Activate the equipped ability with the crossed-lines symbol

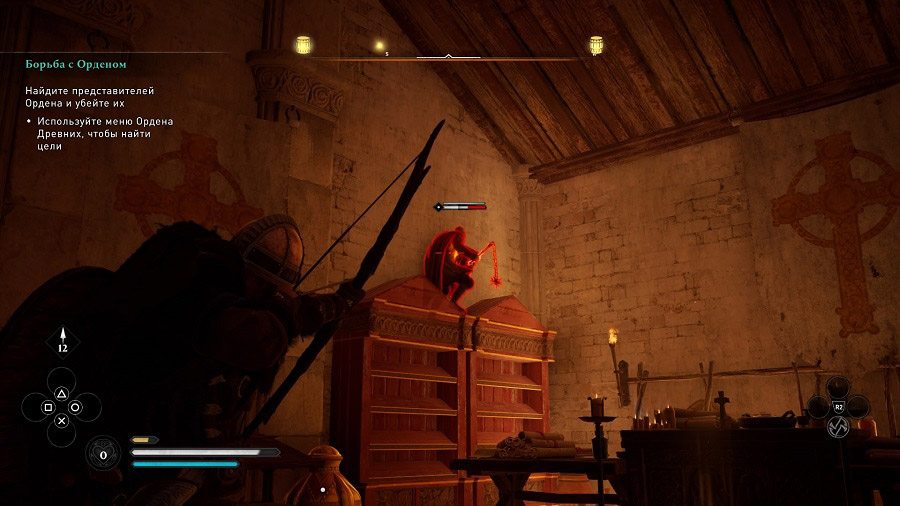tap(838, 426)
